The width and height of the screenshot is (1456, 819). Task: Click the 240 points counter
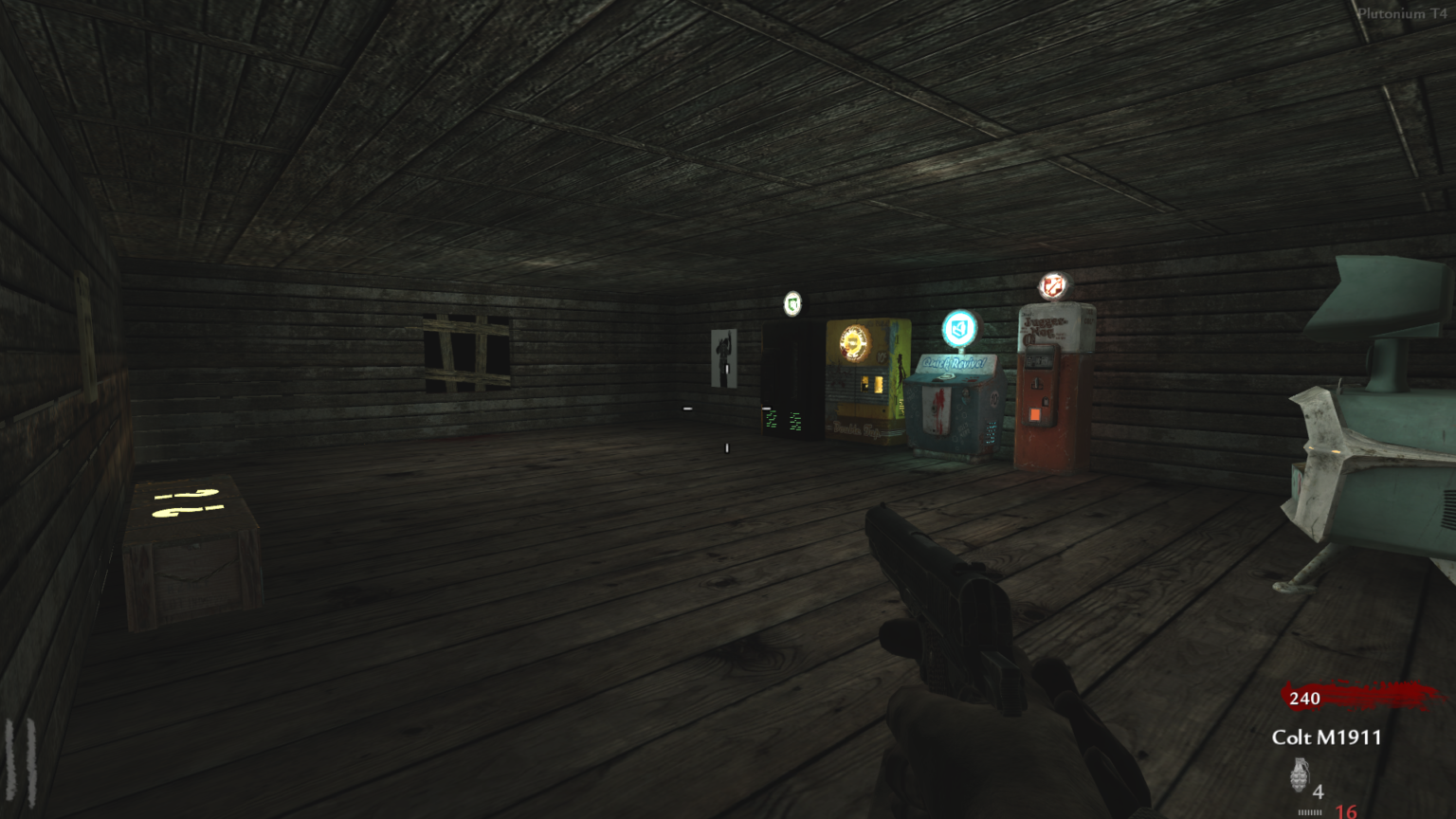coord(1305,701)
